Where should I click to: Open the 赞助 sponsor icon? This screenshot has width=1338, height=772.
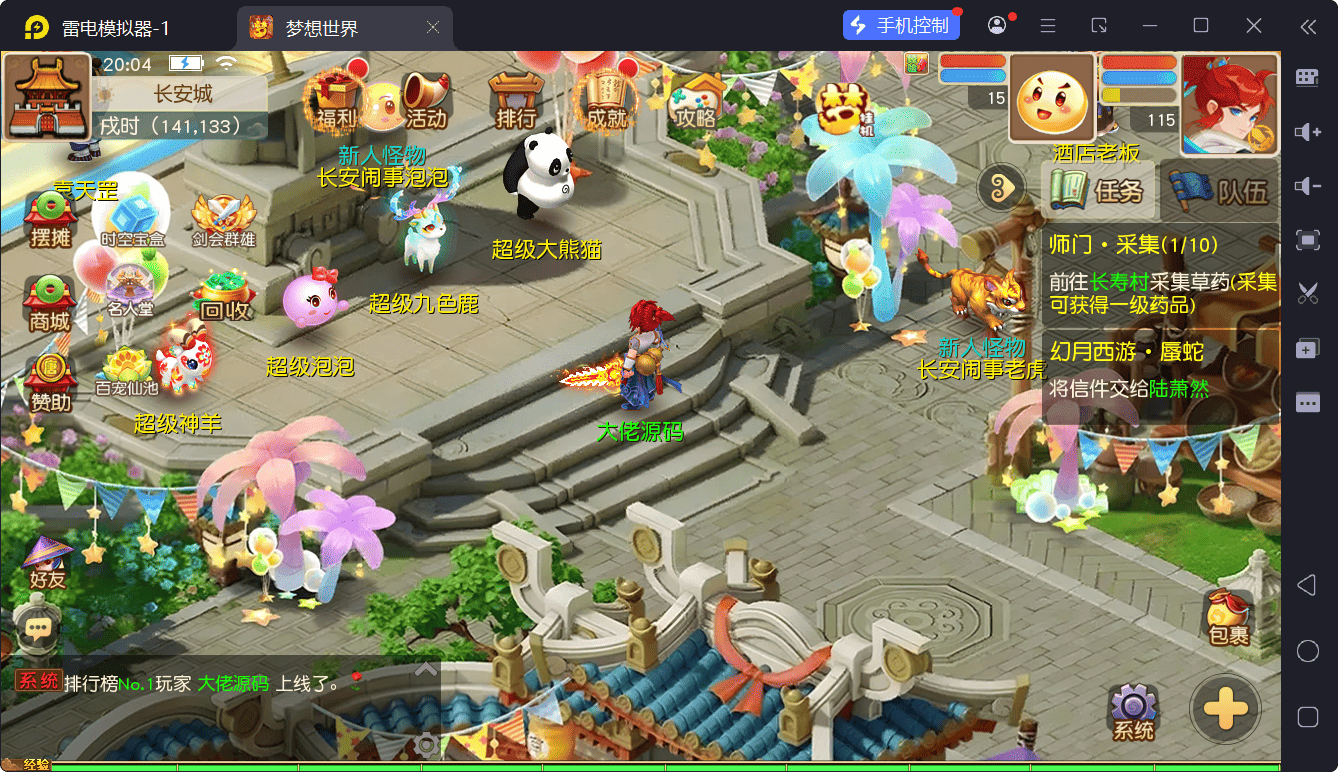tap(50, 383)
